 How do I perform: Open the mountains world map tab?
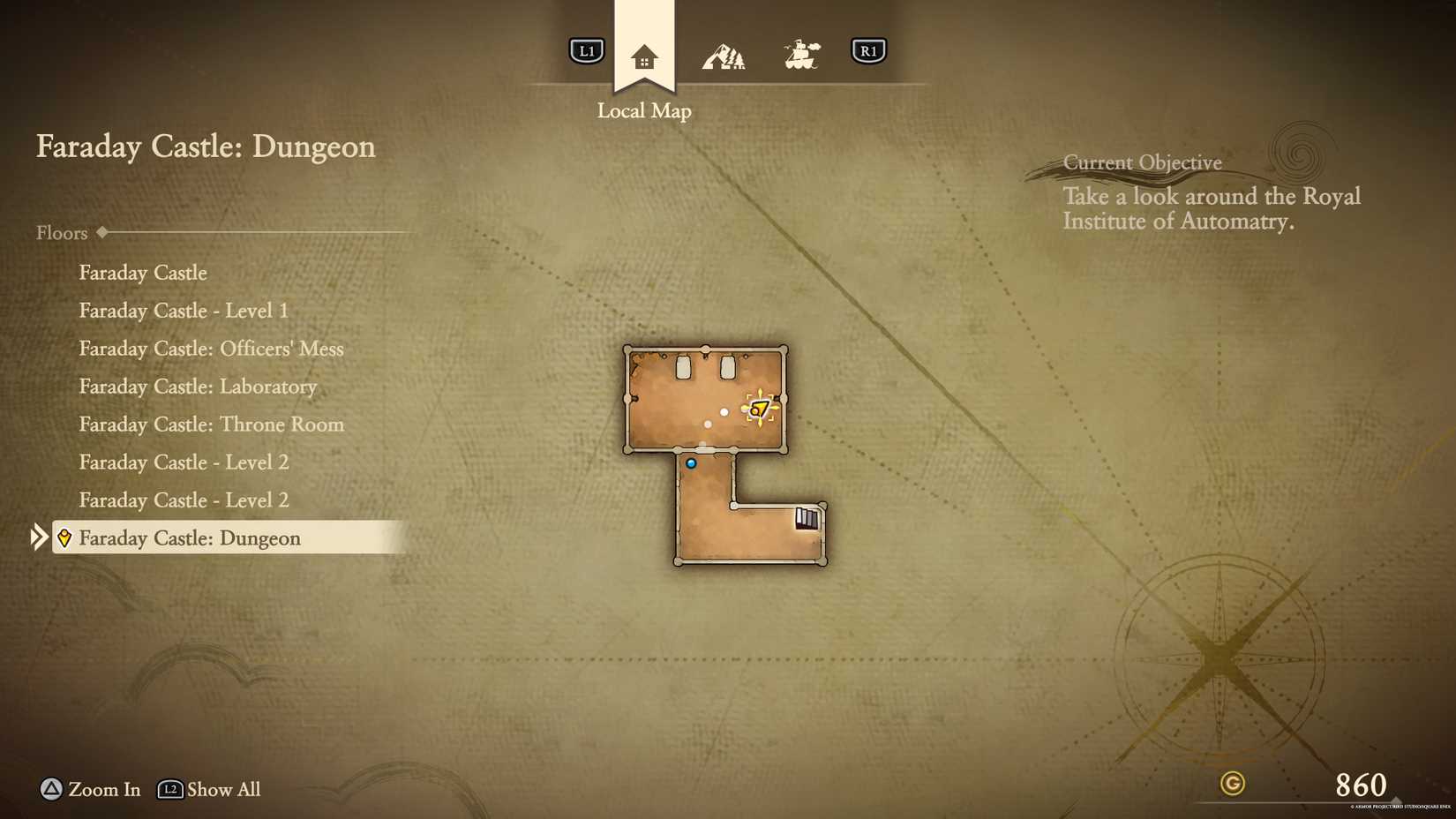(724, 56)
